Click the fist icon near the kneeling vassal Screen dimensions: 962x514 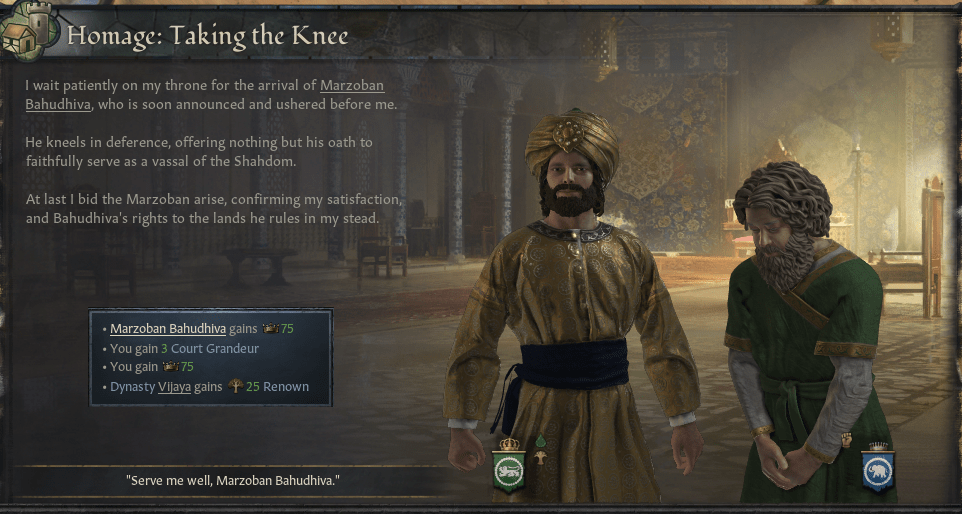[x=846, y=439]
